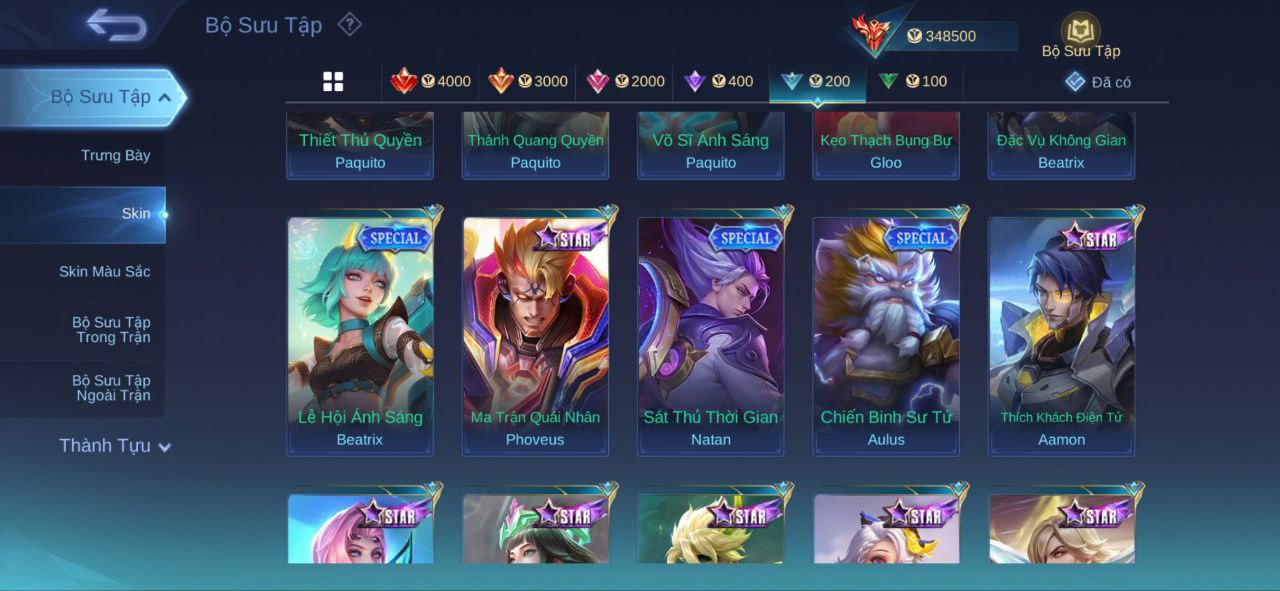Select the Skin Màu Sắc entry
This screenshot has height=591, width=1280.
(104, 271)
